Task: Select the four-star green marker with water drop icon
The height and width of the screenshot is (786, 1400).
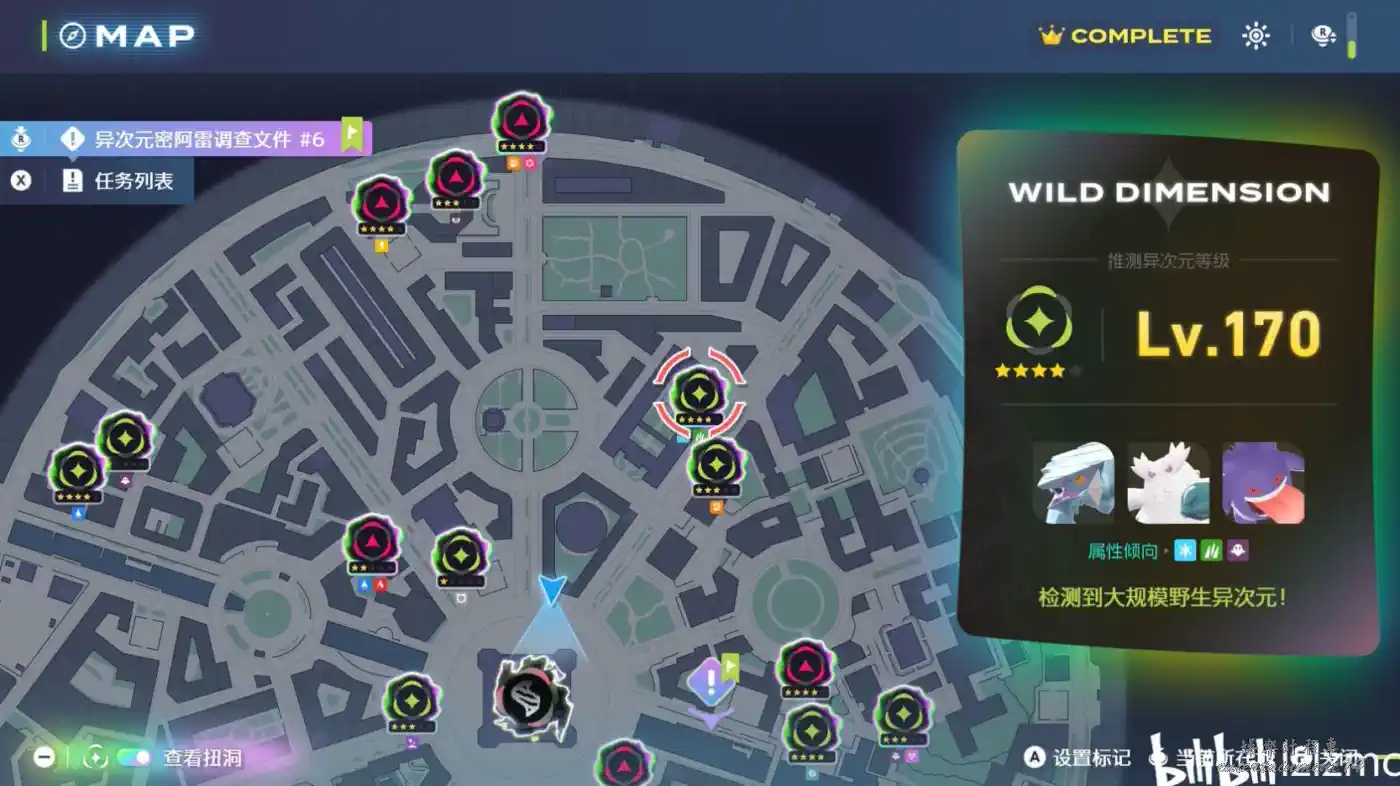Action: (78, 470)
